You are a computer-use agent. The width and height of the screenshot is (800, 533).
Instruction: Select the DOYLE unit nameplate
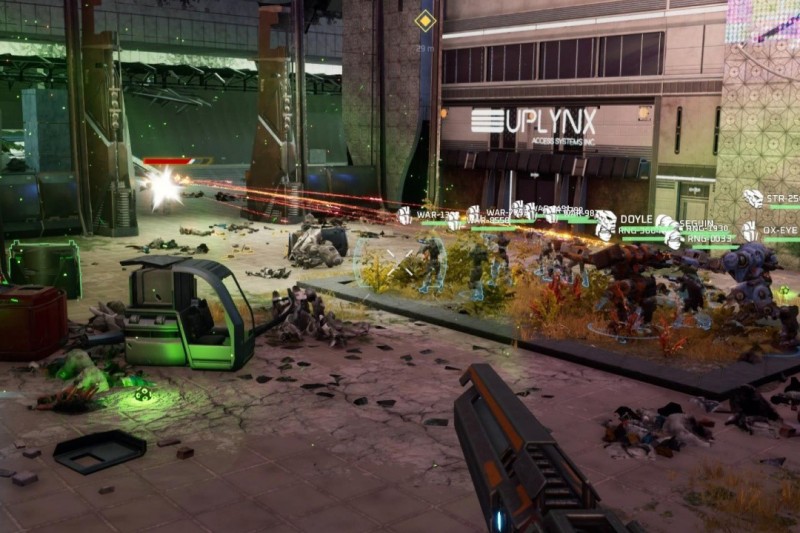tap(635, 219)
